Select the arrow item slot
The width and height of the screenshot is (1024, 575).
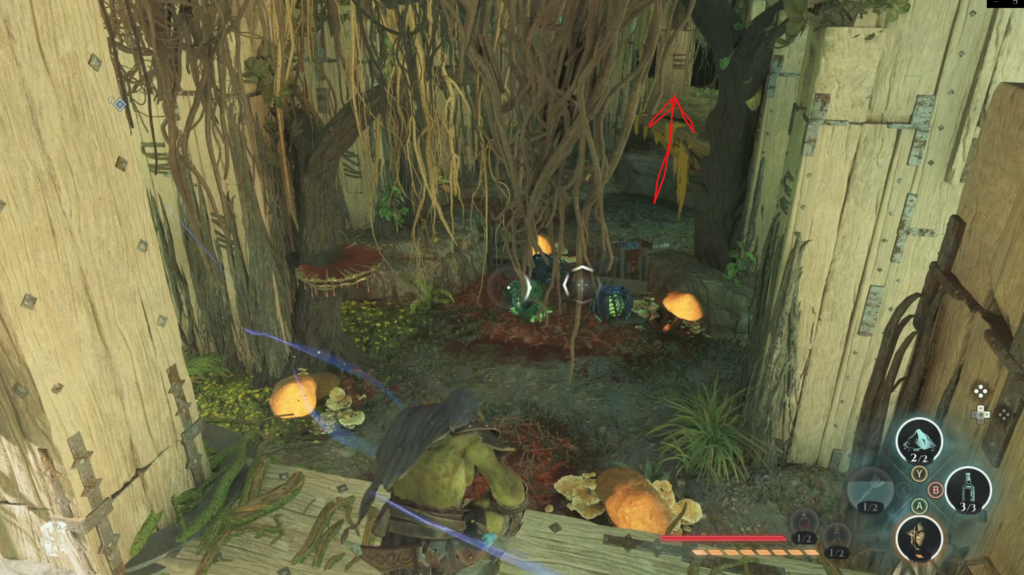[869, 490]
